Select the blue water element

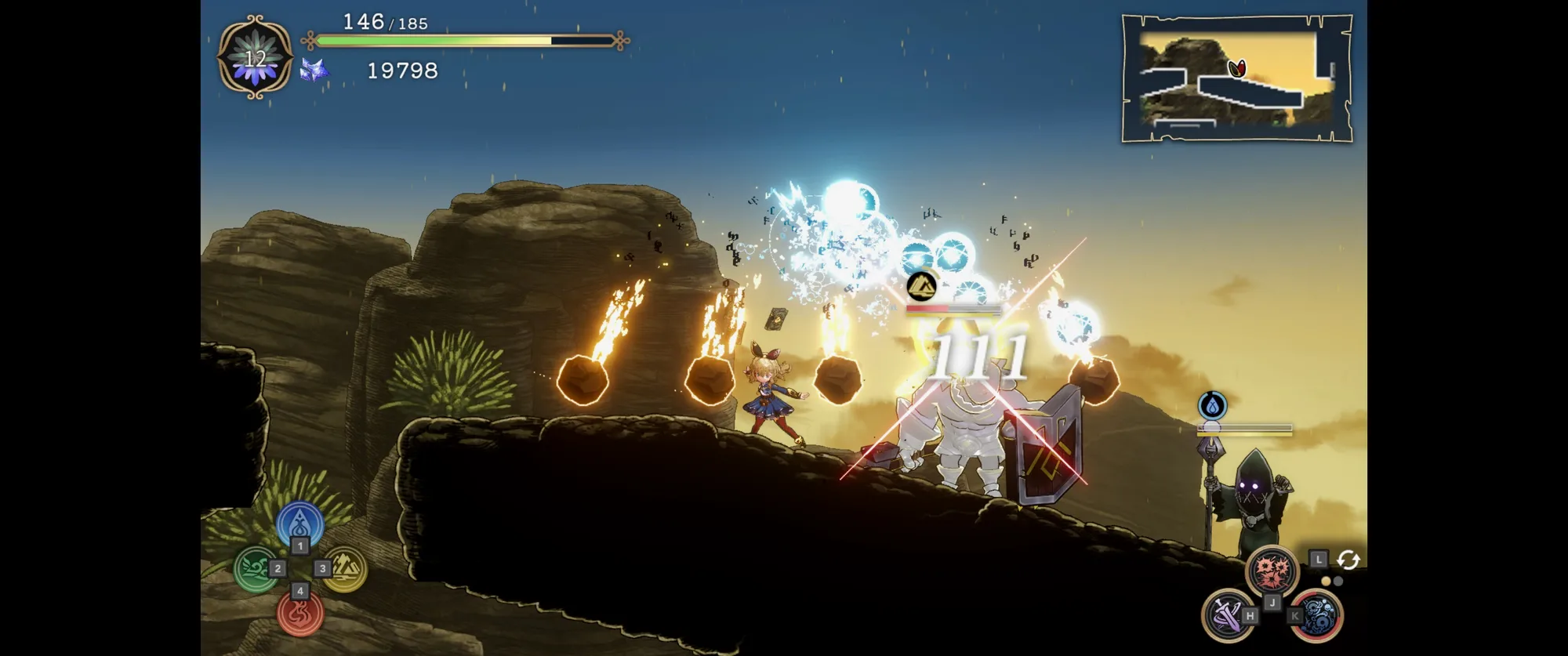coord(299,523)
